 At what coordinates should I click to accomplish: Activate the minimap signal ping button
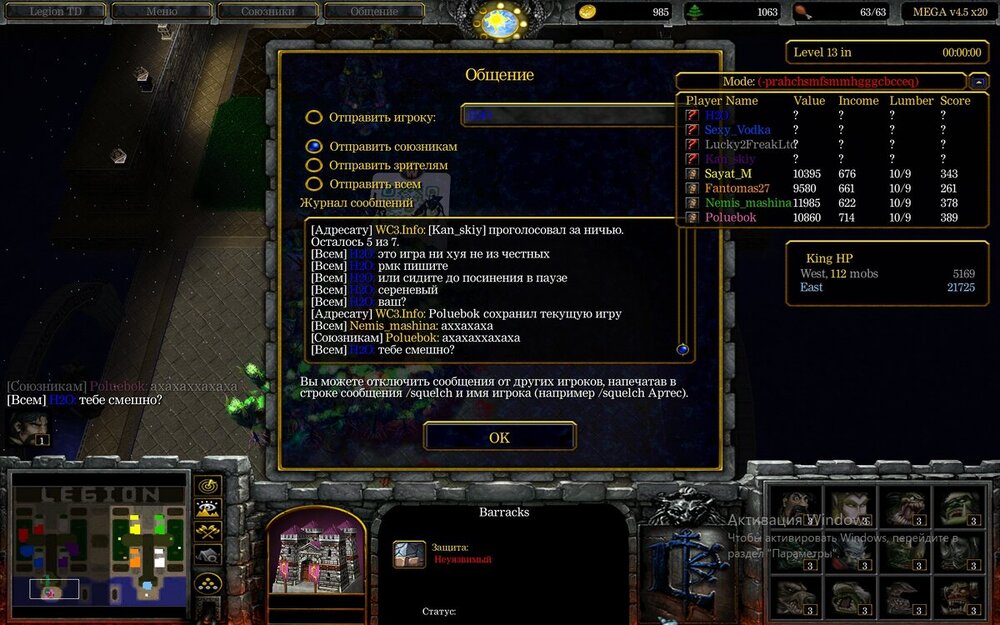point(208,486)
